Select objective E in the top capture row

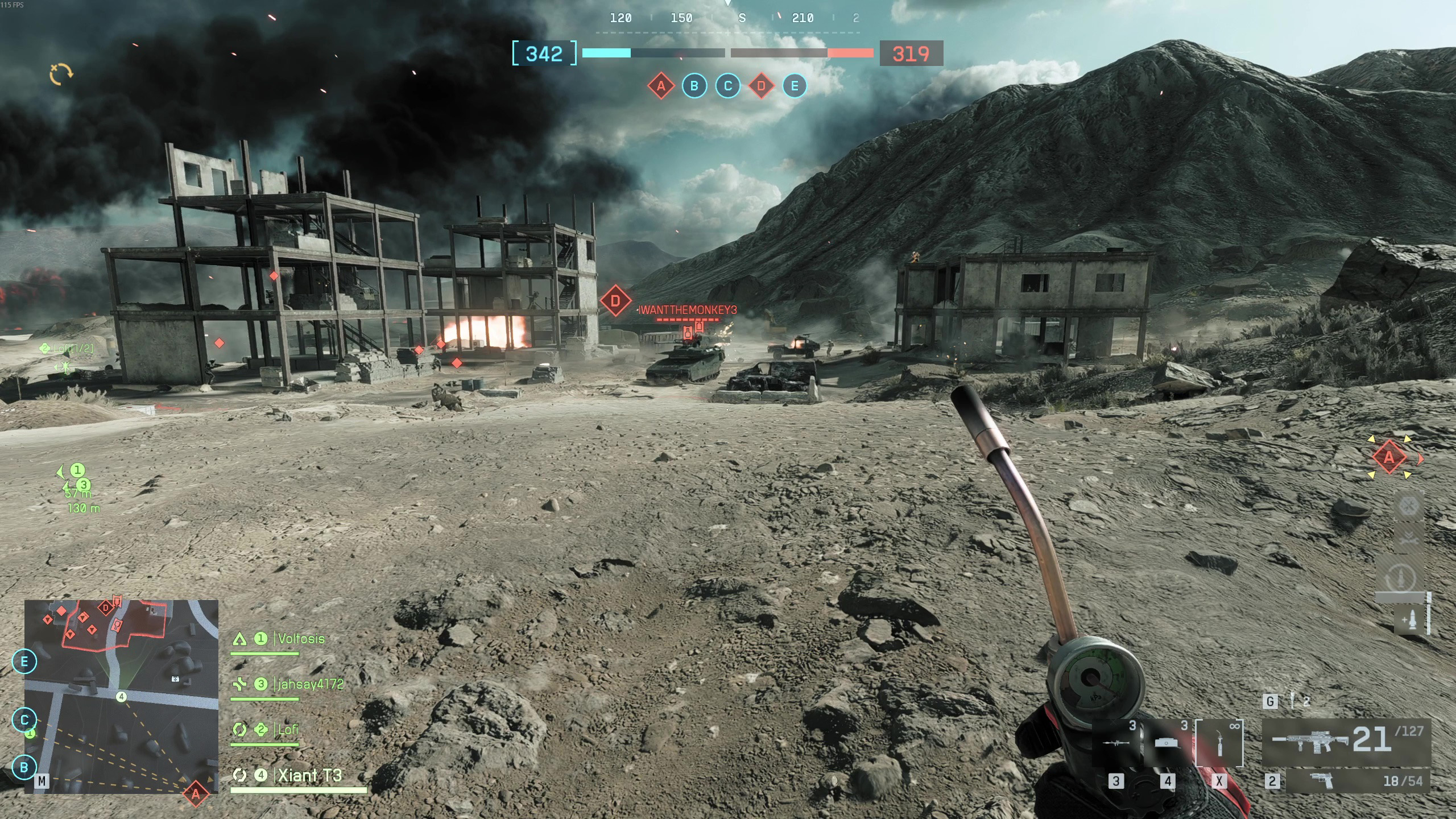click(795, 86)
